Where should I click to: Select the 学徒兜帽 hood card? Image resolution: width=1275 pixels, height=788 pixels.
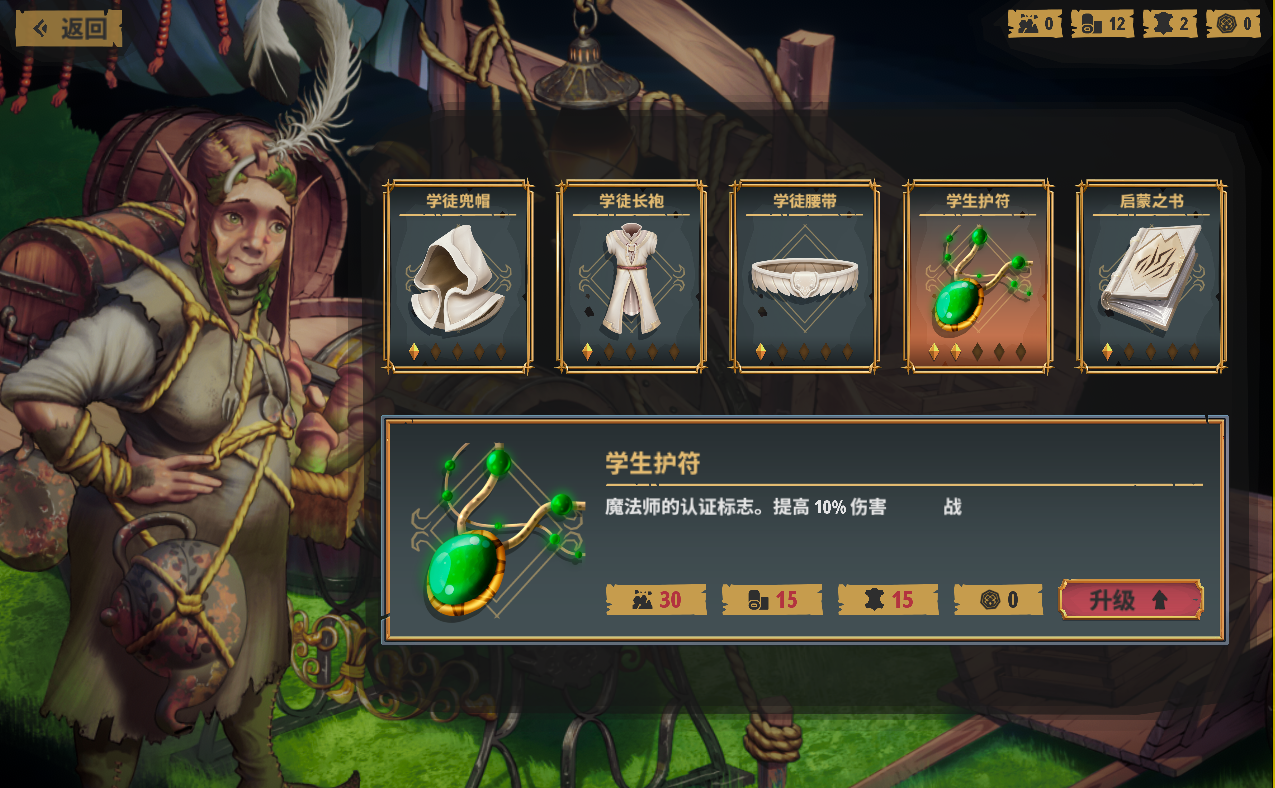458,276
